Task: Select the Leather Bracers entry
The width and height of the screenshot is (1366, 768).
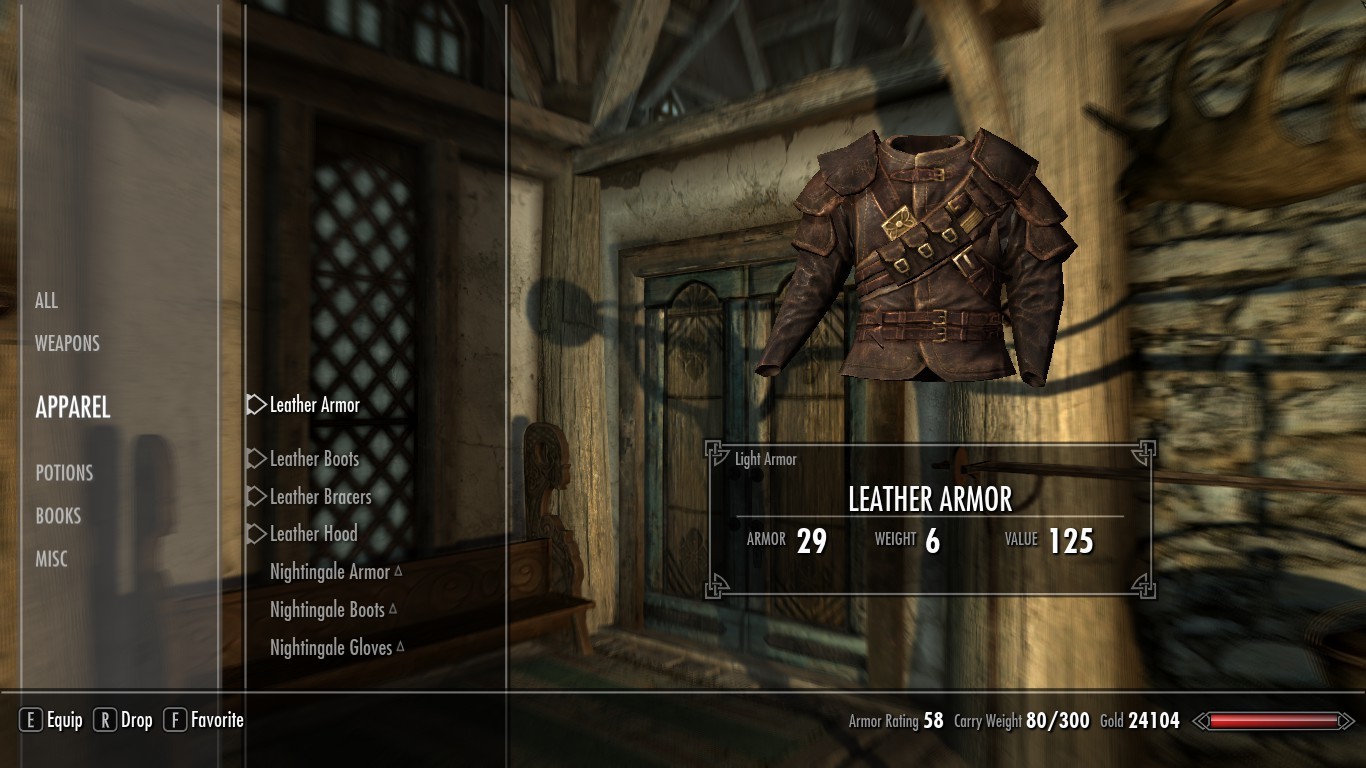Action: 320,497
